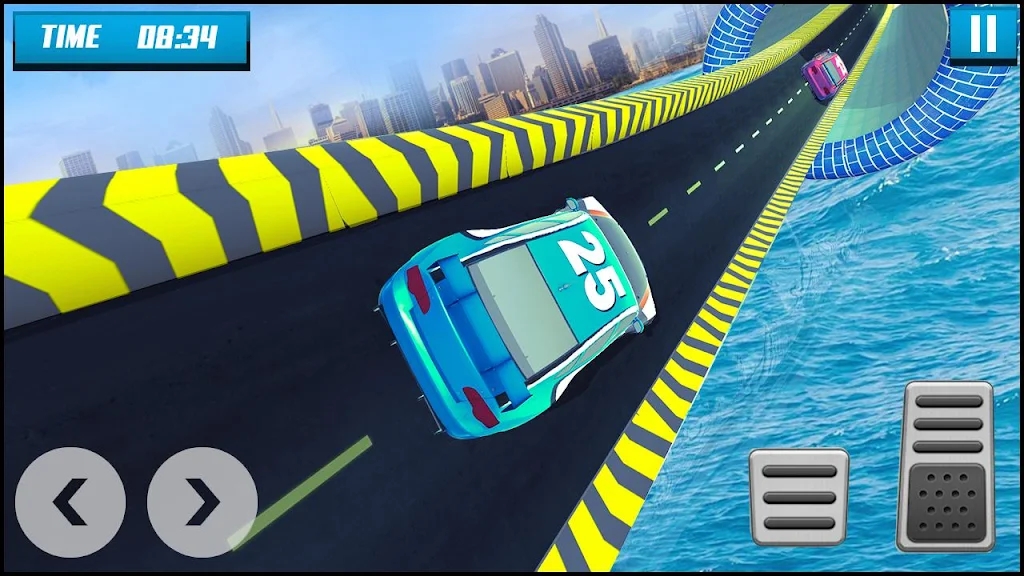This screenshot has width=1024, height=576.
Task: Steer left with the left arrow button
Action: tap(70, 503)
